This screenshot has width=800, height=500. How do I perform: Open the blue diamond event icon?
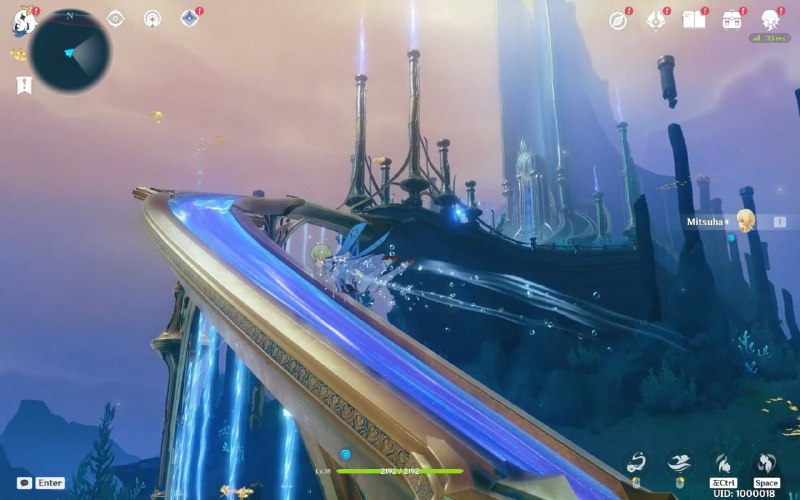pos(188,18)
